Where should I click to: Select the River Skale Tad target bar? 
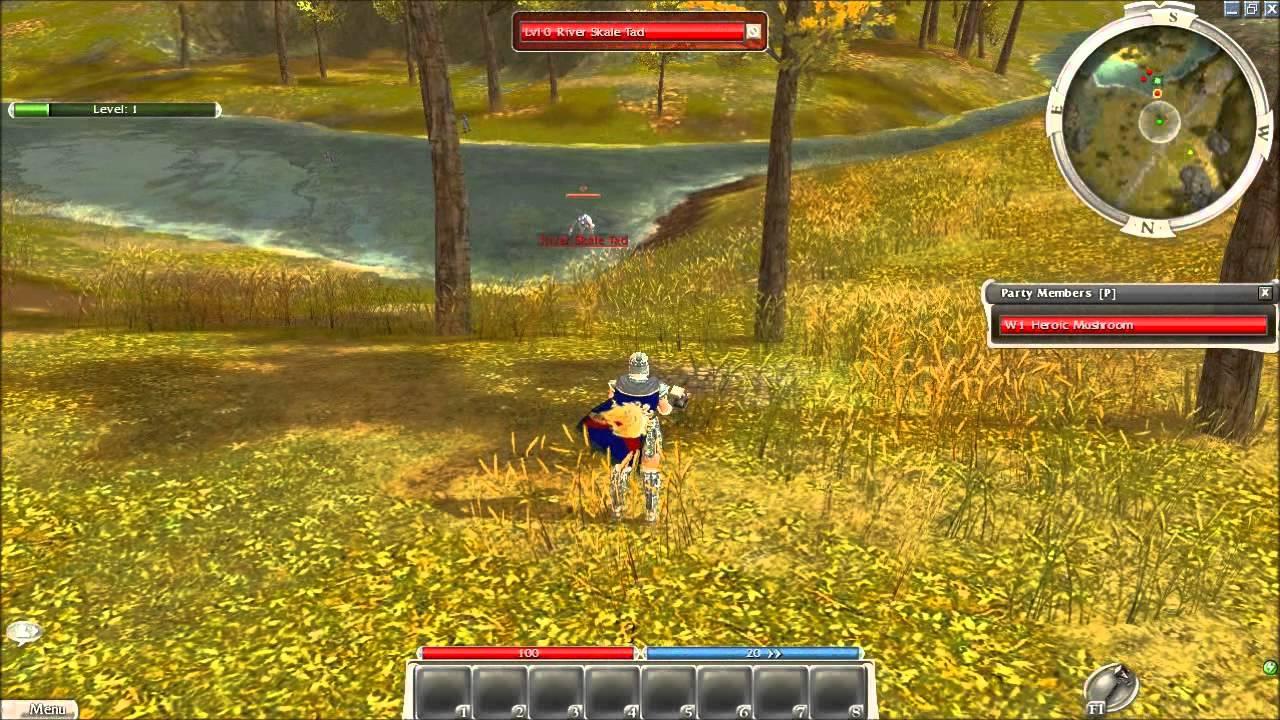pos(632,32)
